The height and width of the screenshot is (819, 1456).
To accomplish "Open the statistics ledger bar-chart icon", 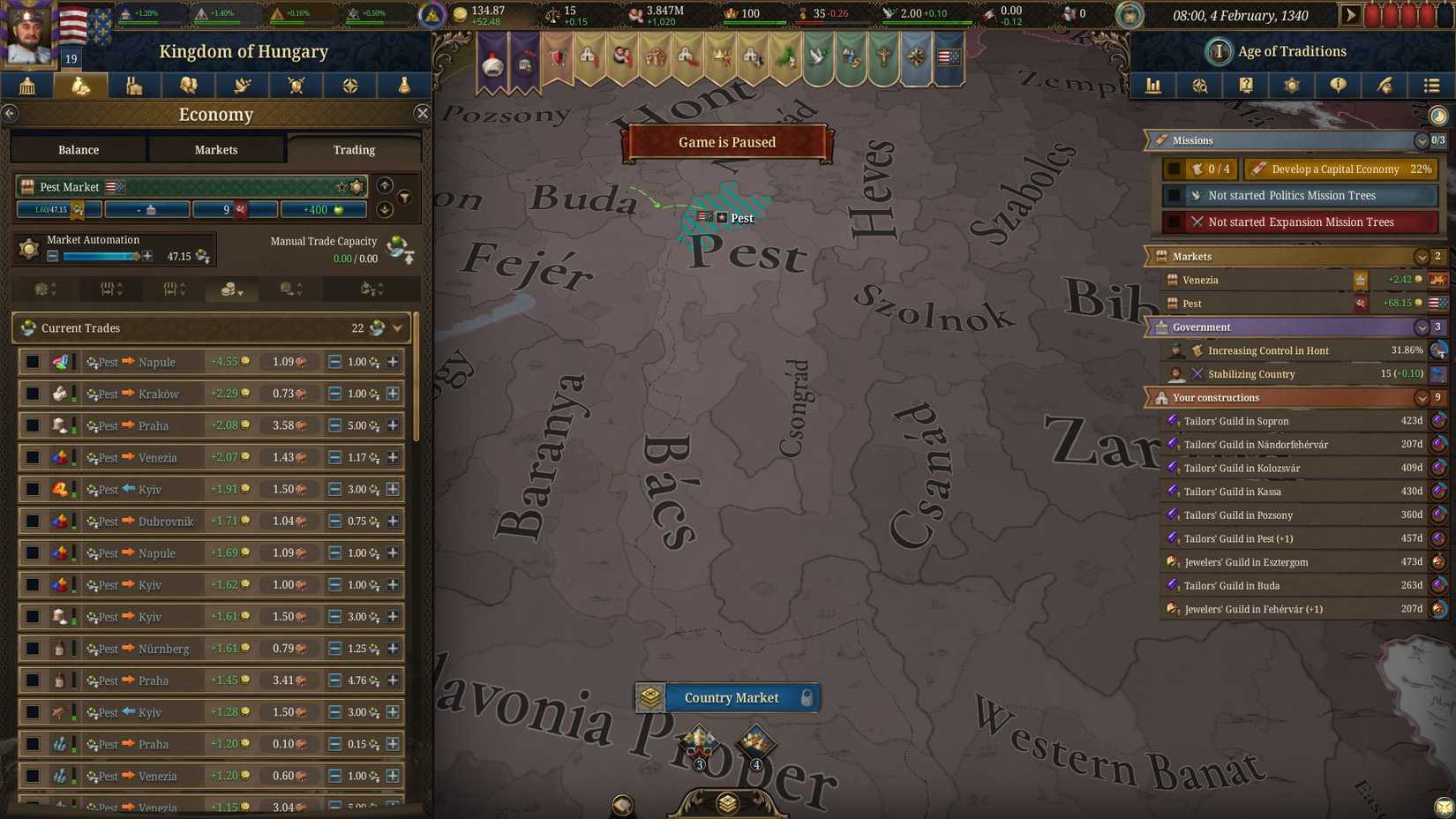I will (1153, 85).
